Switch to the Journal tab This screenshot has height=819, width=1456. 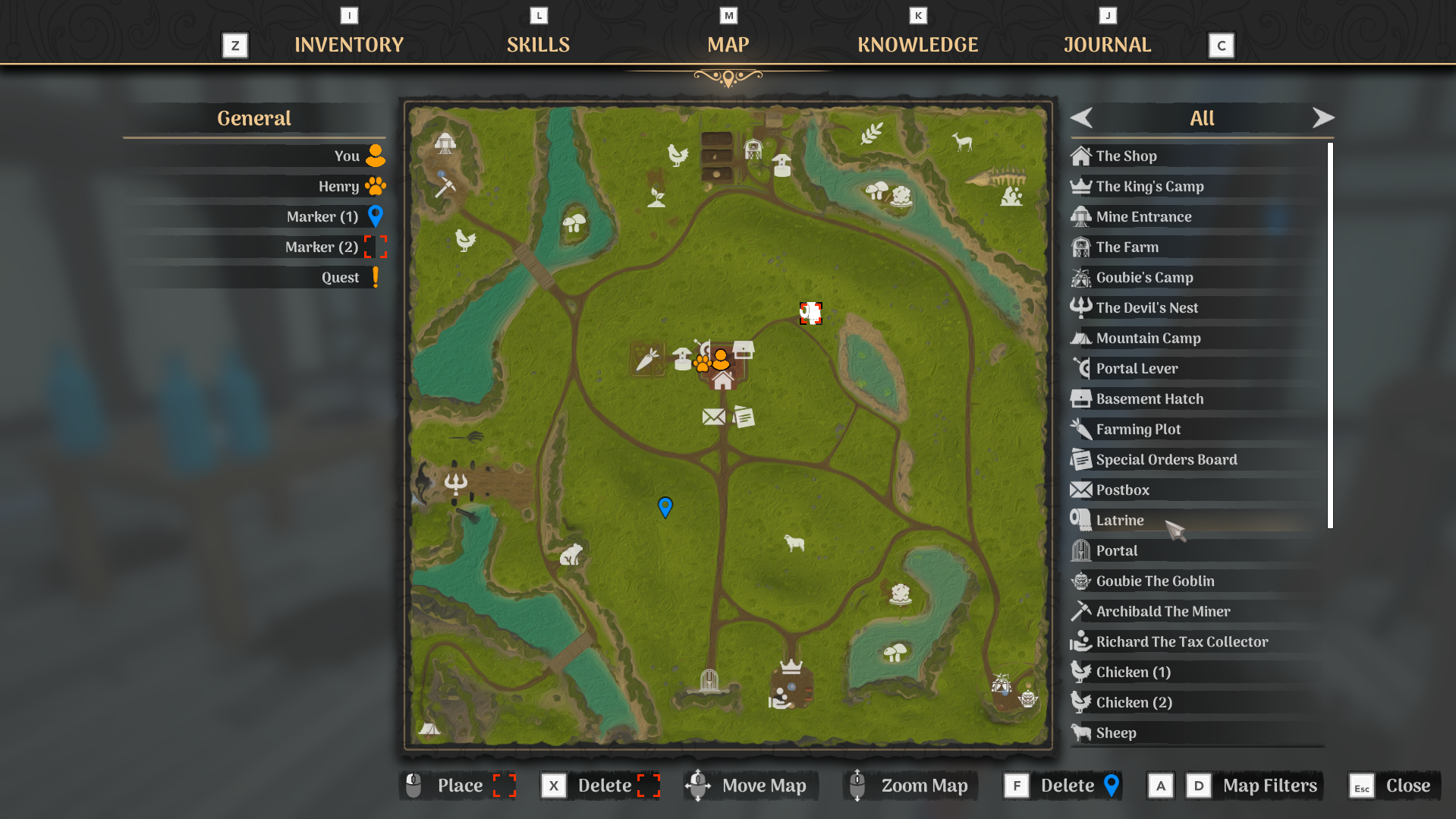(x=1106, y=44)
